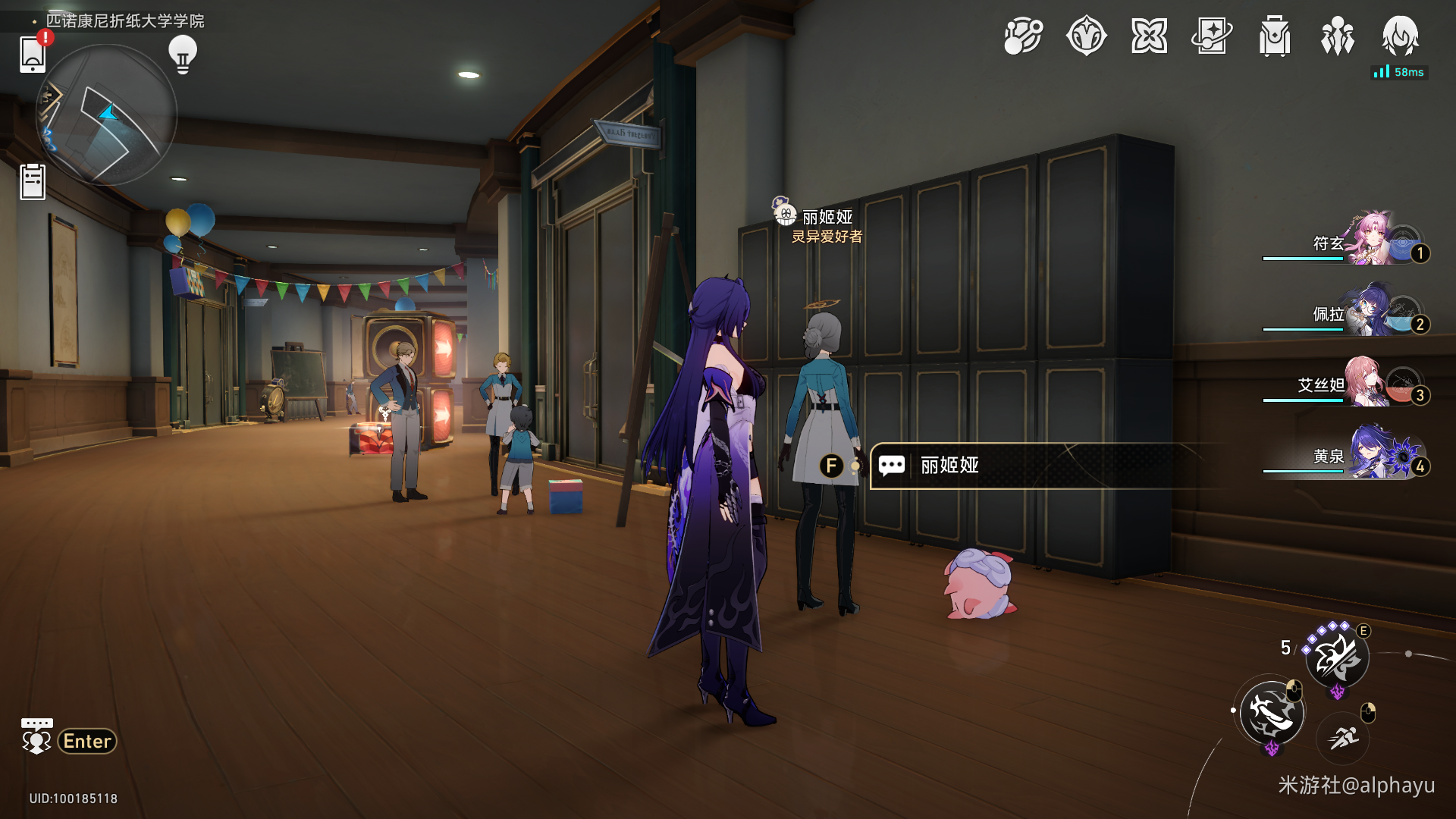Open the mission clipboard tracker
Image resolution: width=1456 pixels, height=819 pixels.
(33, 182)
